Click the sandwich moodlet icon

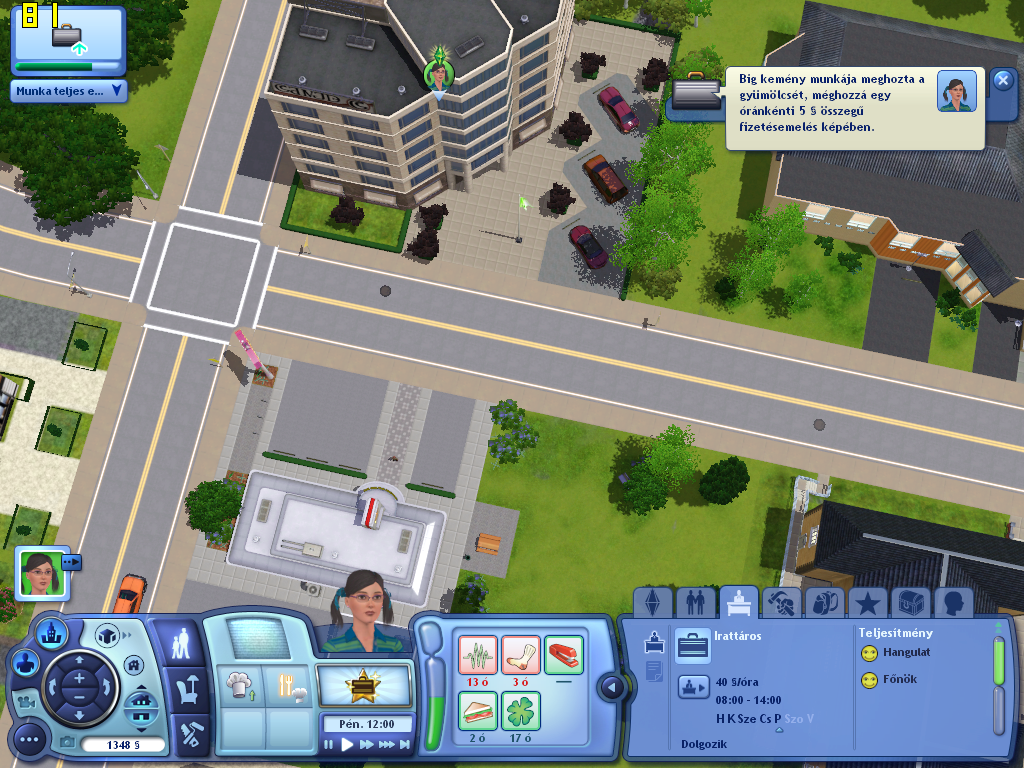click(478, 710)
